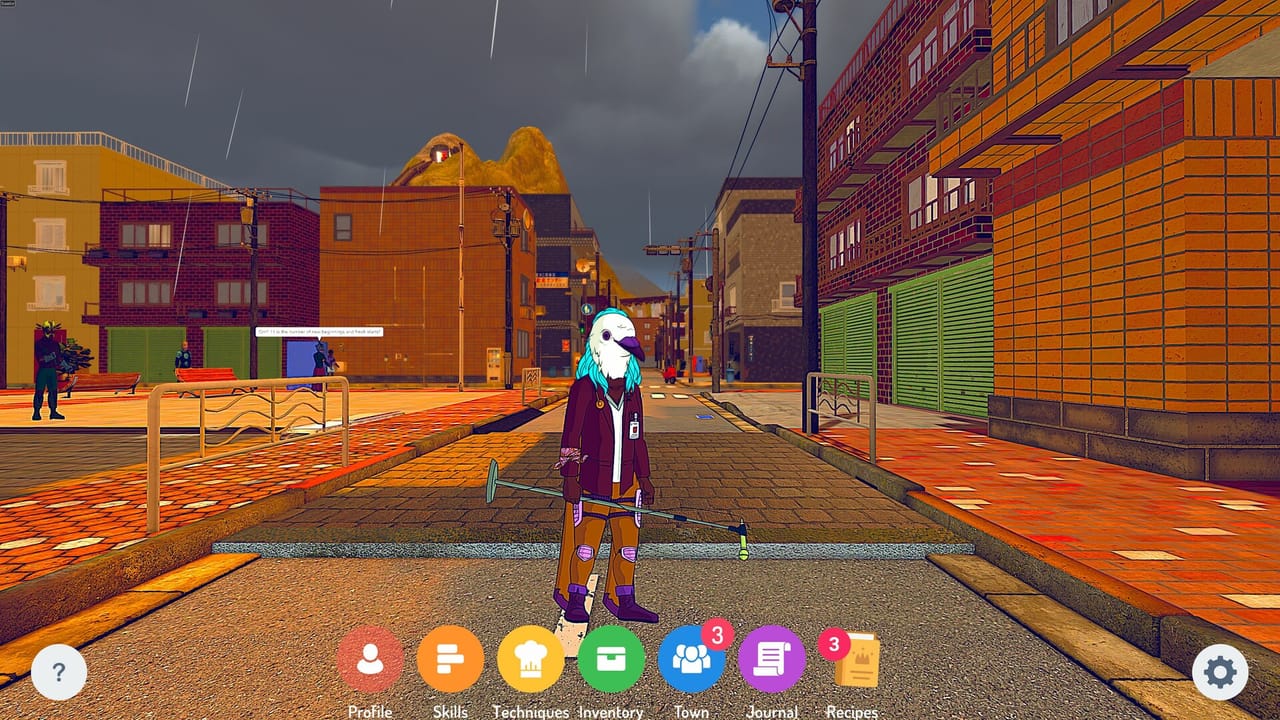Viewport: 1280px width, 720px height.
Task: Click the 'Profile' label text
Action: pos(371,711)
